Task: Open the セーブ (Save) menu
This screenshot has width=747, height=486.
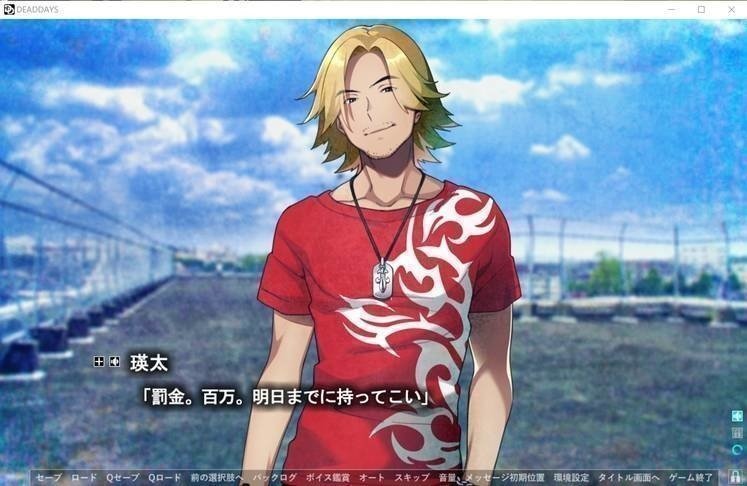Action: [x=48, y=478]
